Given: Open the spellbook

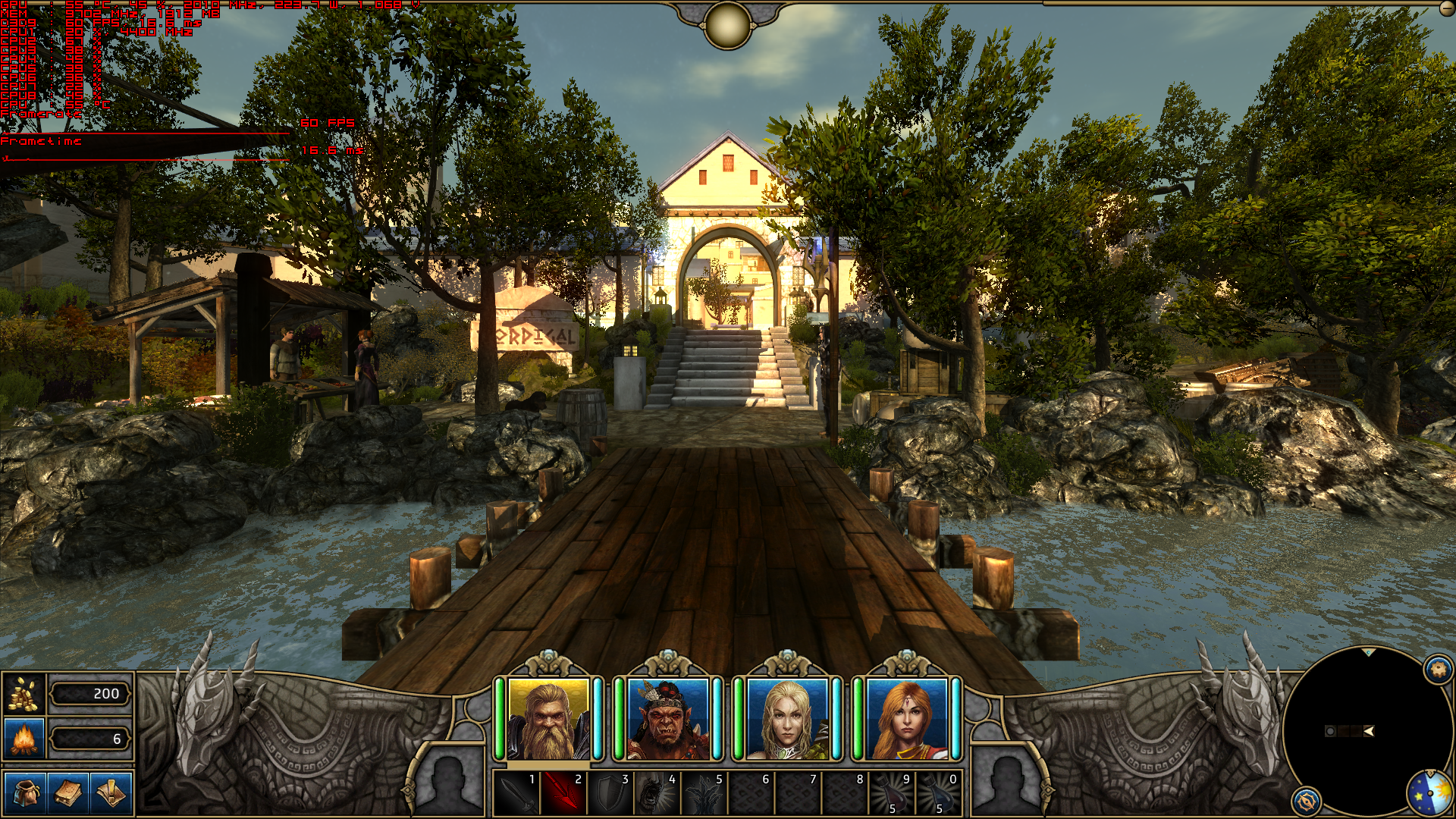Looking at the screenshot, I should (67, 793).
